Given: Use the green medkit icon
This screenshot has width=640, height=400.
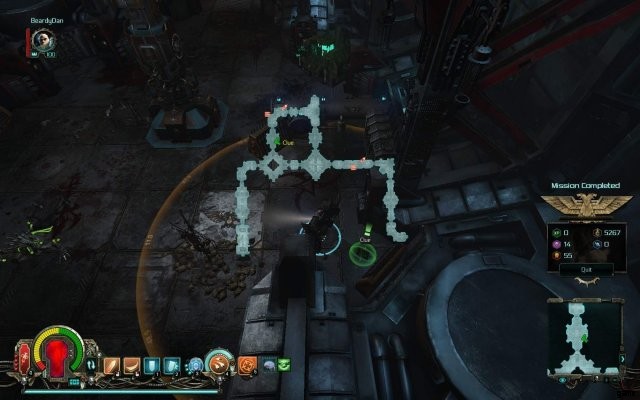Looking at the screenshot, I should [284, 364].
